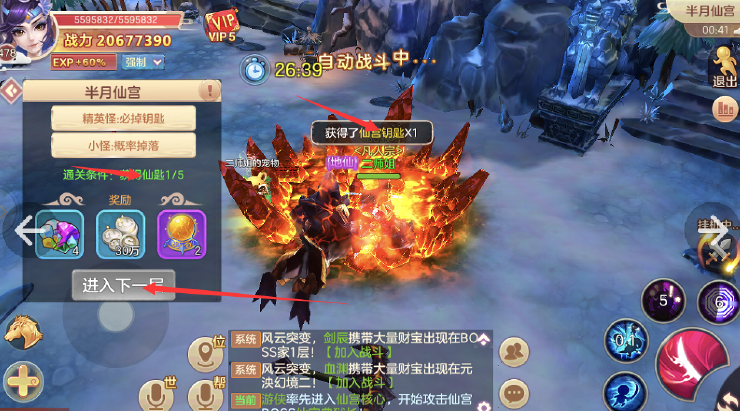Click the exclamation mark on 半月仙宫 panel

tap(209, 91)
